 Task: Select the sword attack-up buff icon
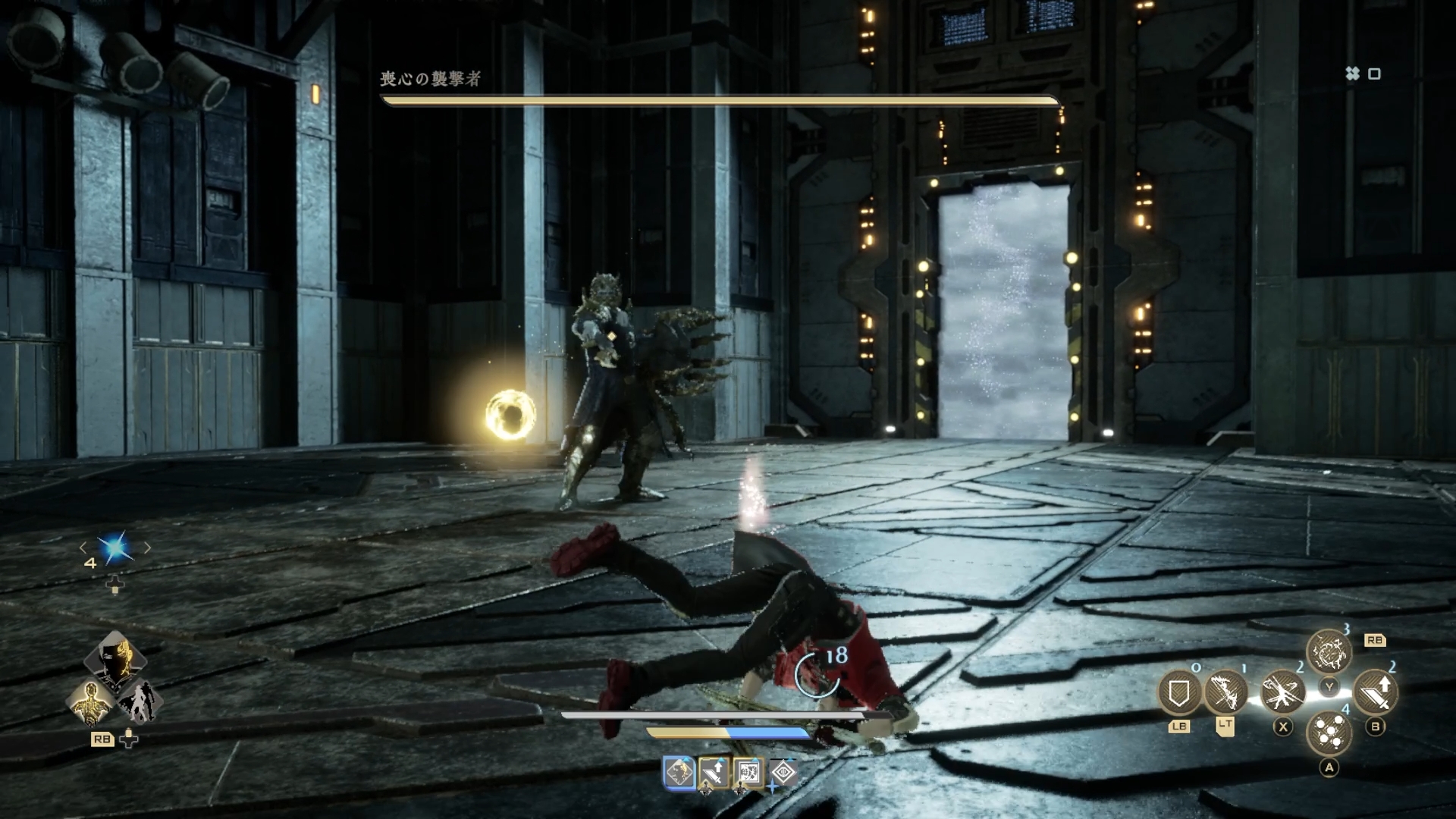click(714, 773)
